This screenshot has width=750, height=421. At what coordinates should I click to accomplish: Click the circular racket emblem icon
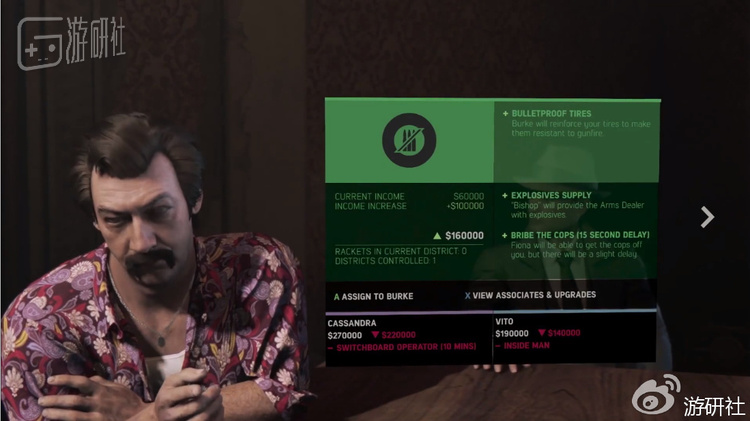[408, 142]
